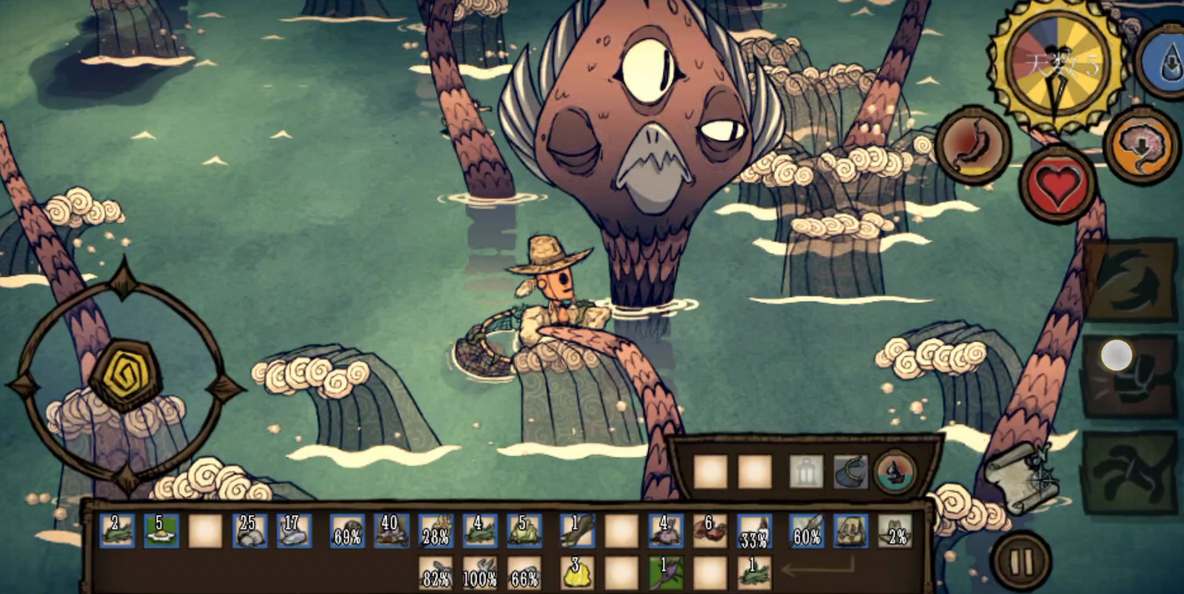Screen dimensions: 1184x594
Task: Choose the item at 100% durability
Action: coord(480,573)
